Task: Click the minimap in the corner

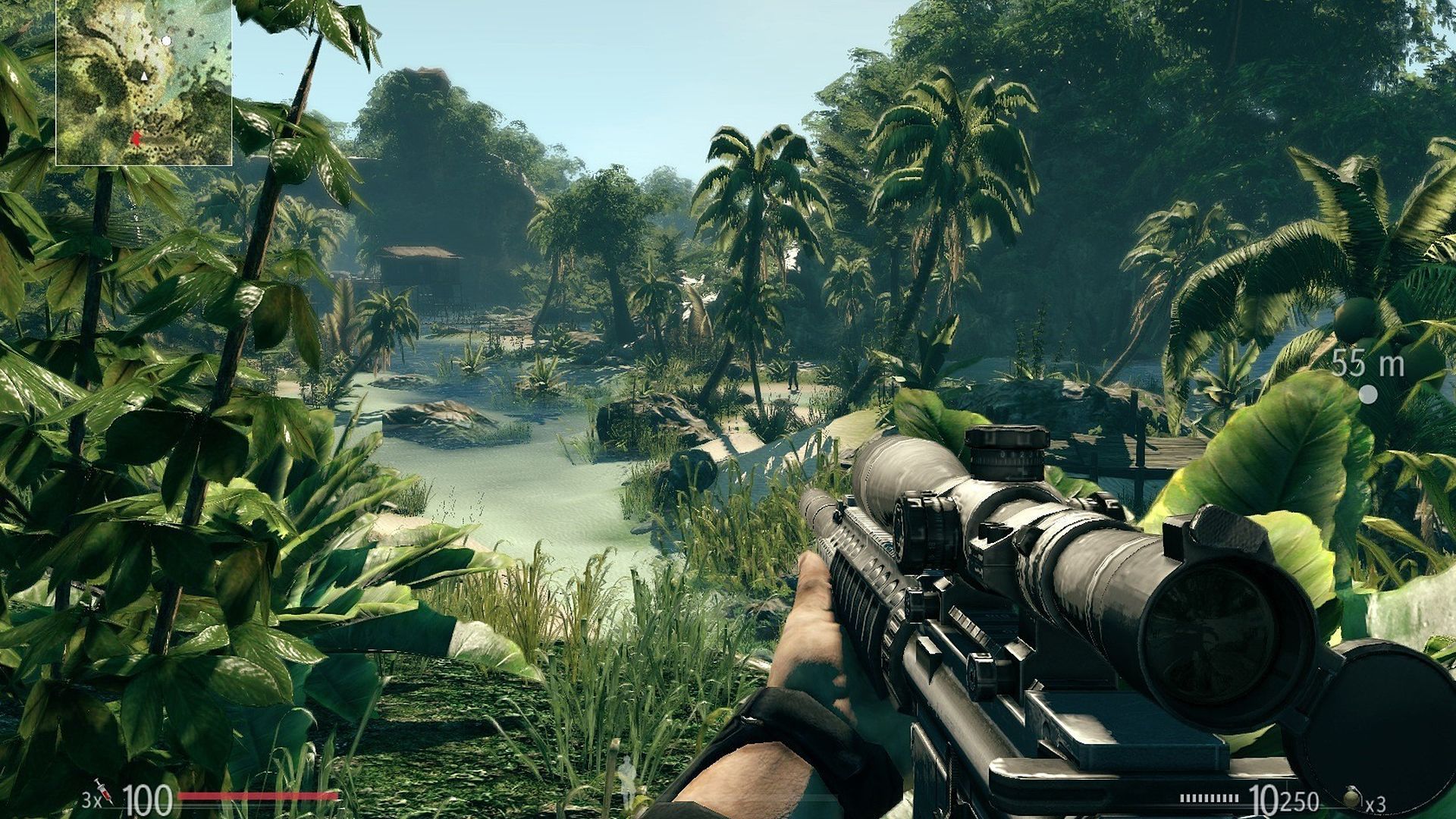Action: 144,82
